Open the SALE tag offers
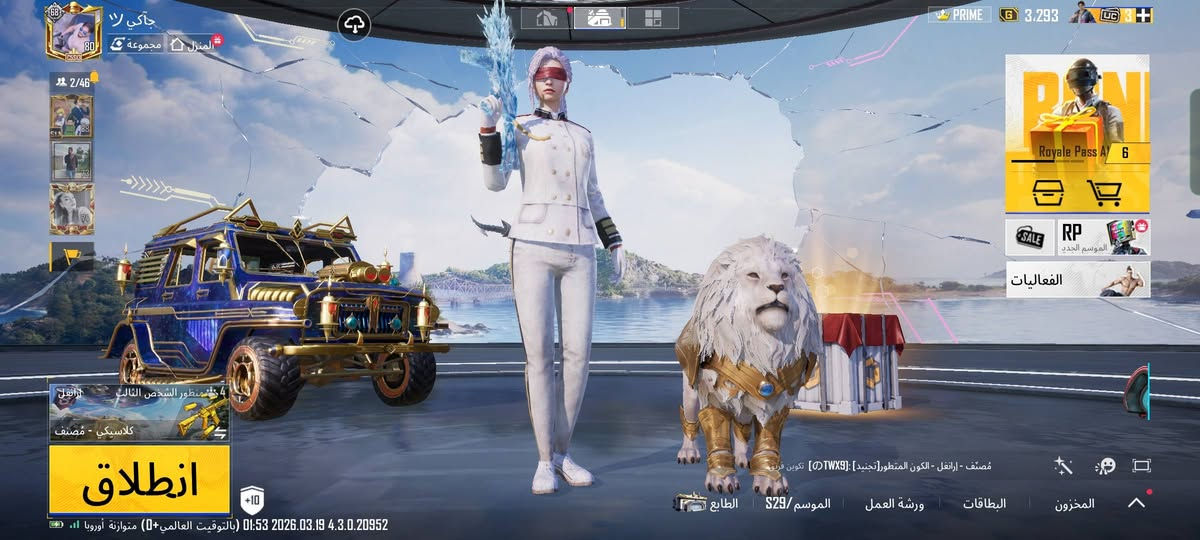This screenshot has height=540, width=1200. click(x=1030, y=237)
